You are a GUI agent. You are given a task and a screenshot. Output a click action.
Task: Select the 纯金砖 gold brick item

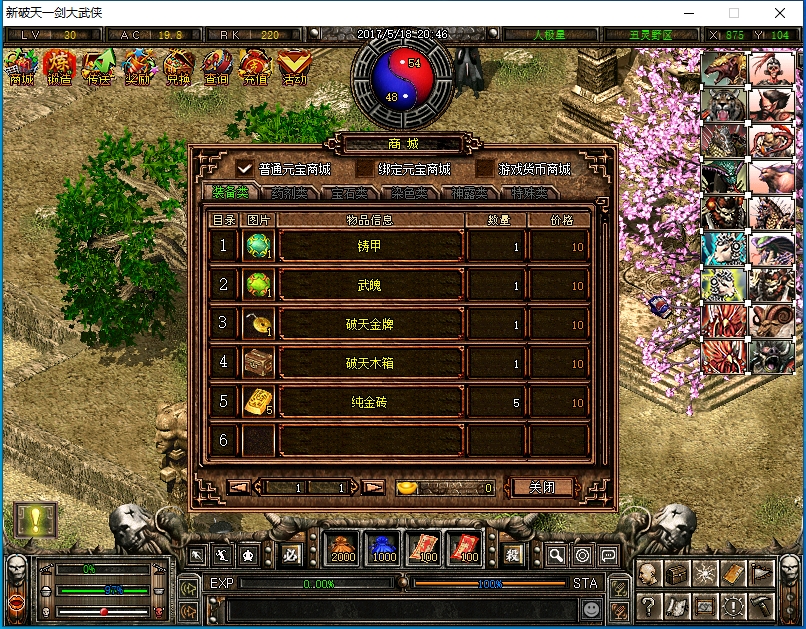click(x=371, y=402)
